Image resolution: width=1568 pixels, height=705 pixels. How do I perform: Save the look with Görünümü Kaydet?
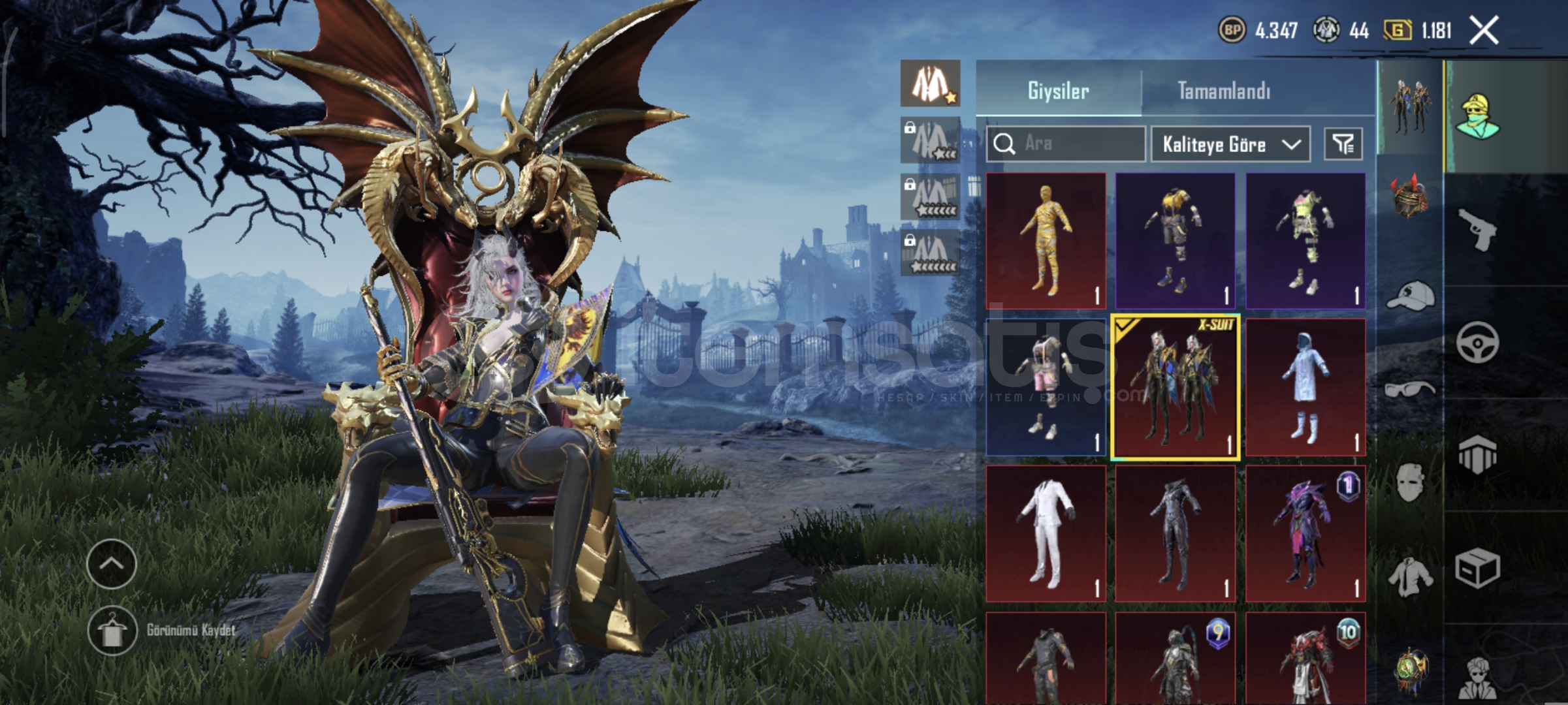tap(112, 631)
